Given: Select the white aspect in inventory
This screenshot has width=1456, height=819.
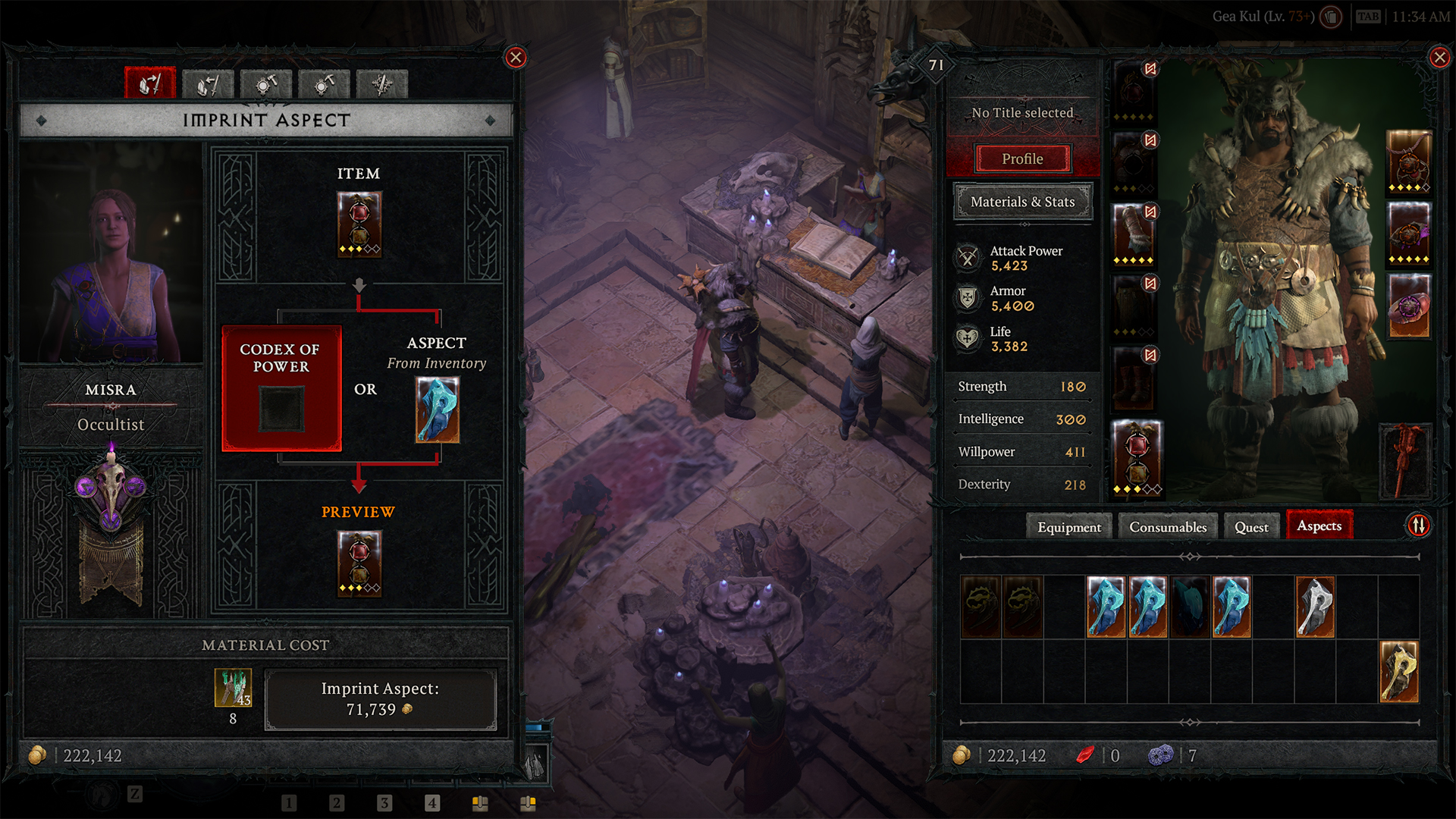Looking at the screenshot, I should coord(1315,607).
